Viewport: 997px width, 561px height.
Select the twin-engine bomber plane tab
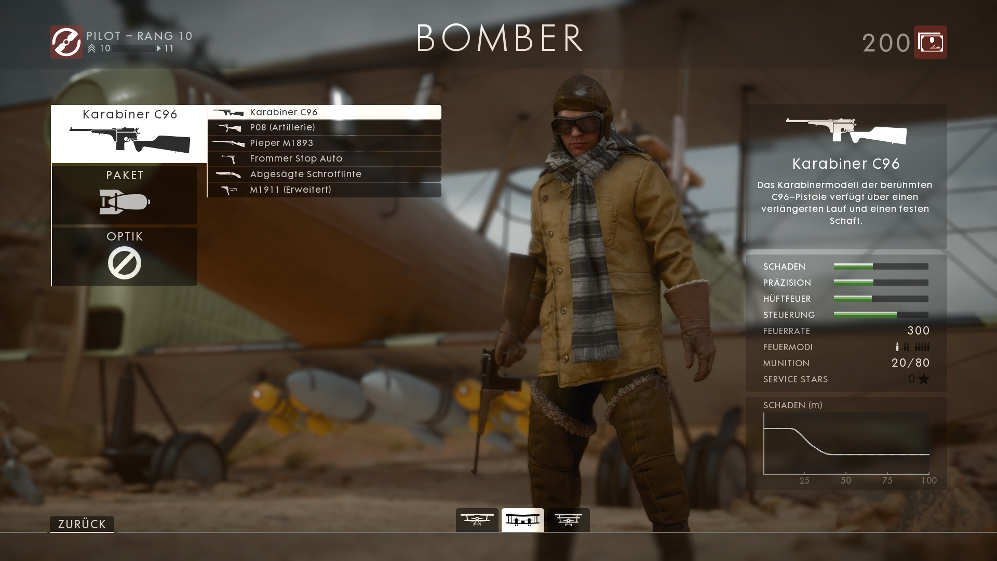[x=522, y=520]
